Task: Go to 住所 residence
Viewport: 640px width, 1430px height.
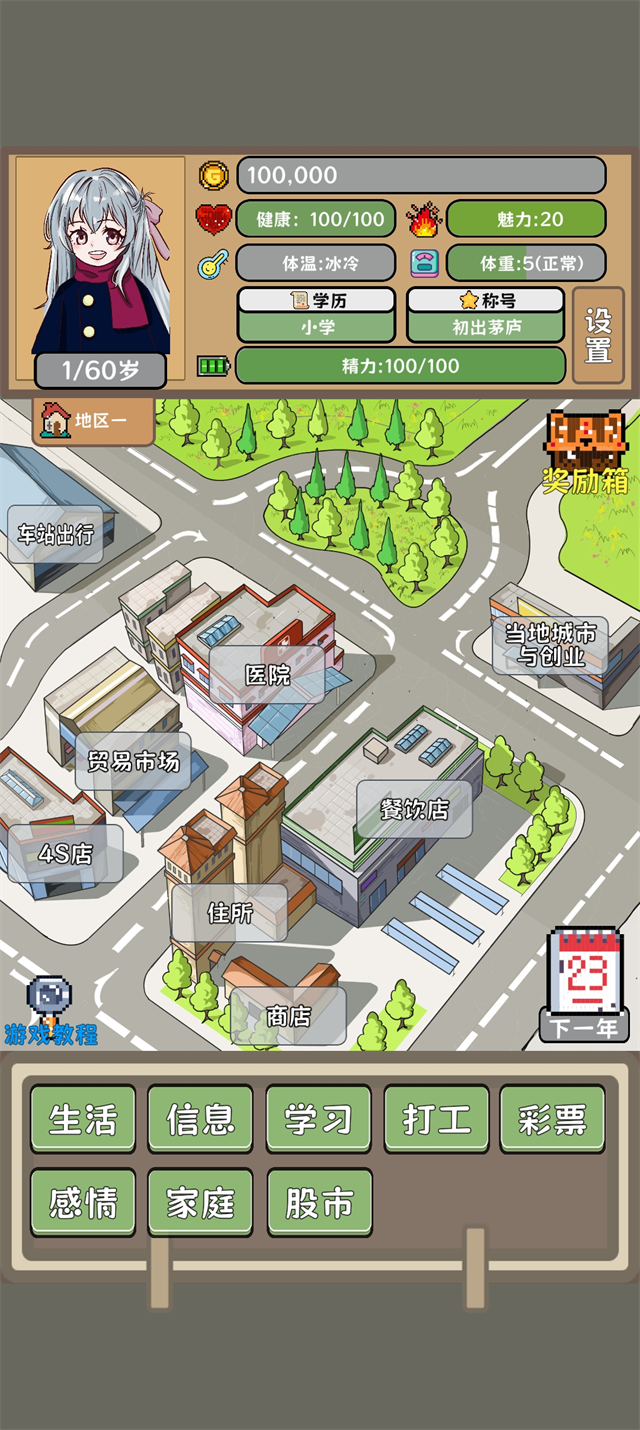Action: pyautogui.click(x=230, y=912)
